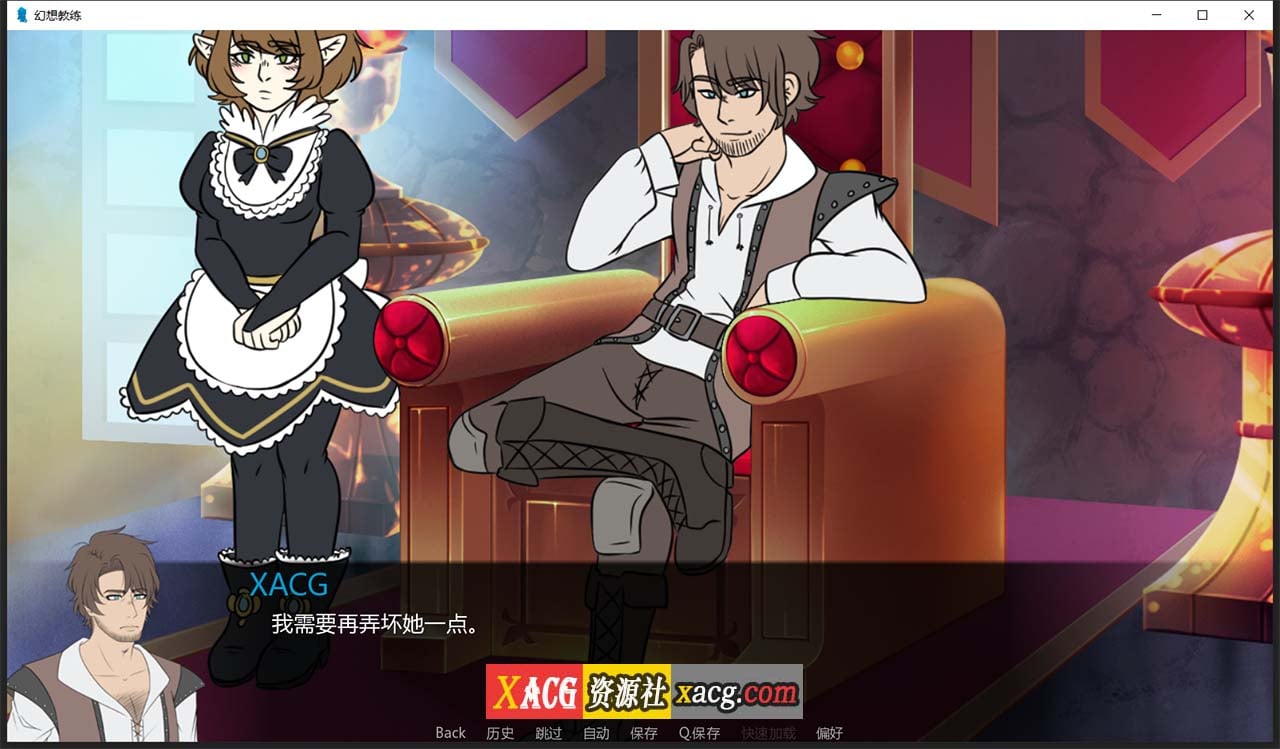
Task: Toggle 自动 auto-forward mode
Action: 596,733
